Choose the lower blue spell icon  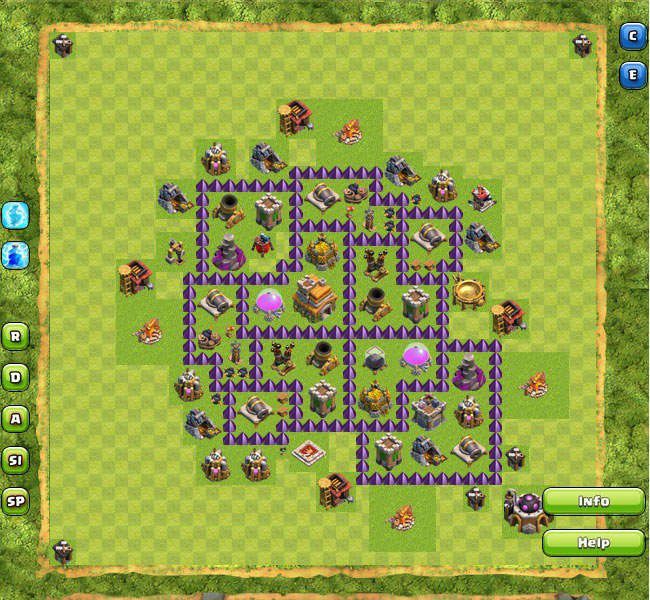[15, 254]
